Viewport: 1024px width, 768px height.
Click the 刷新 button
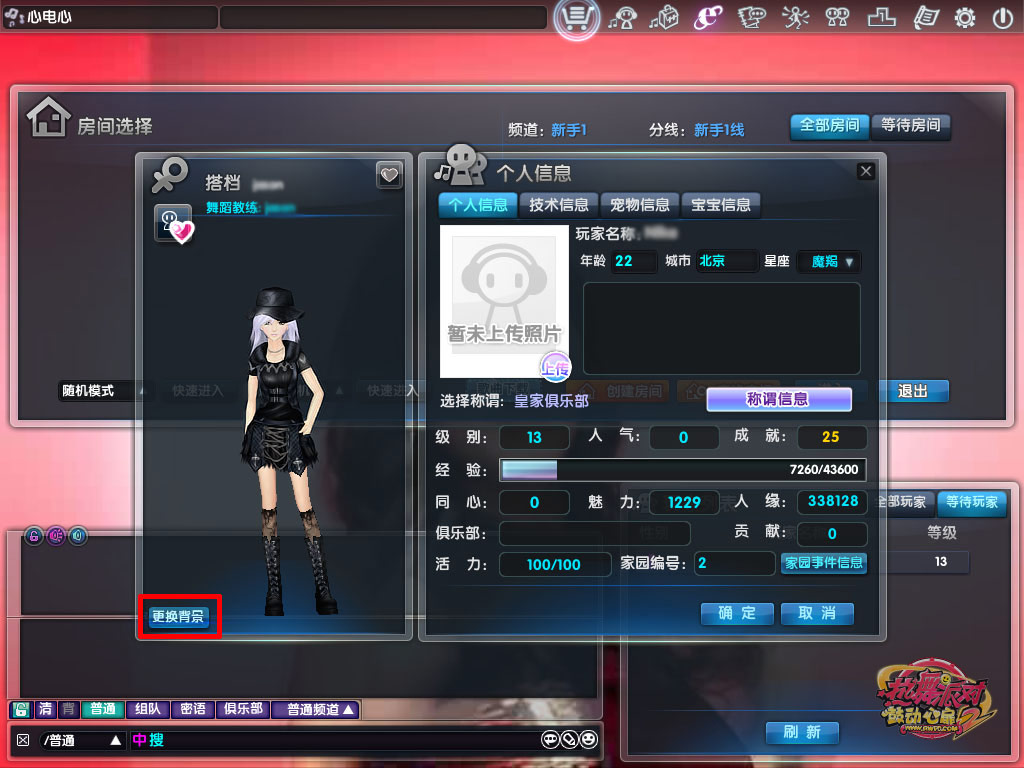coord(801,732)
